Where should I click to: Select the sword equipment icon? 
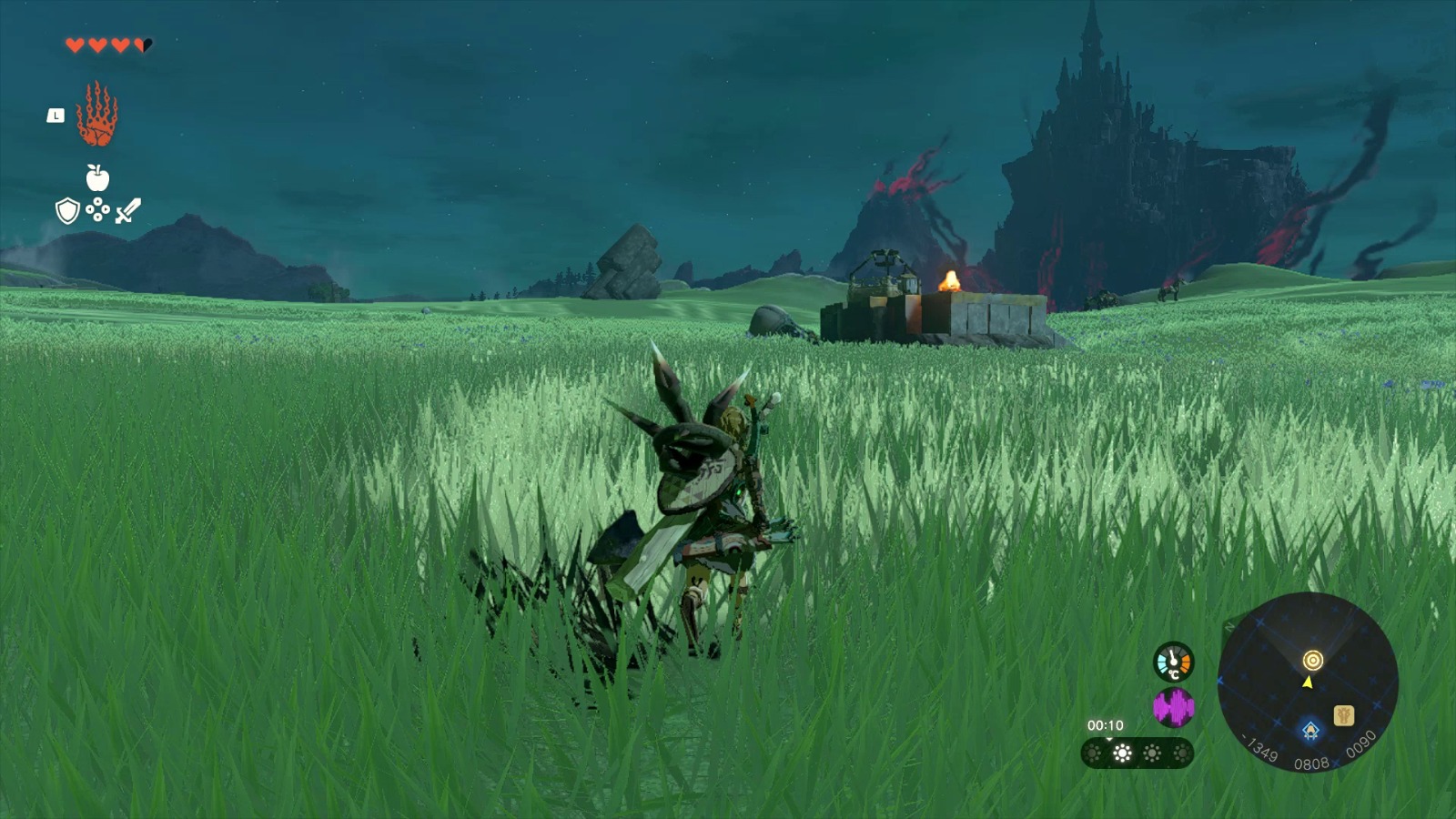click(x=127, y=209)
